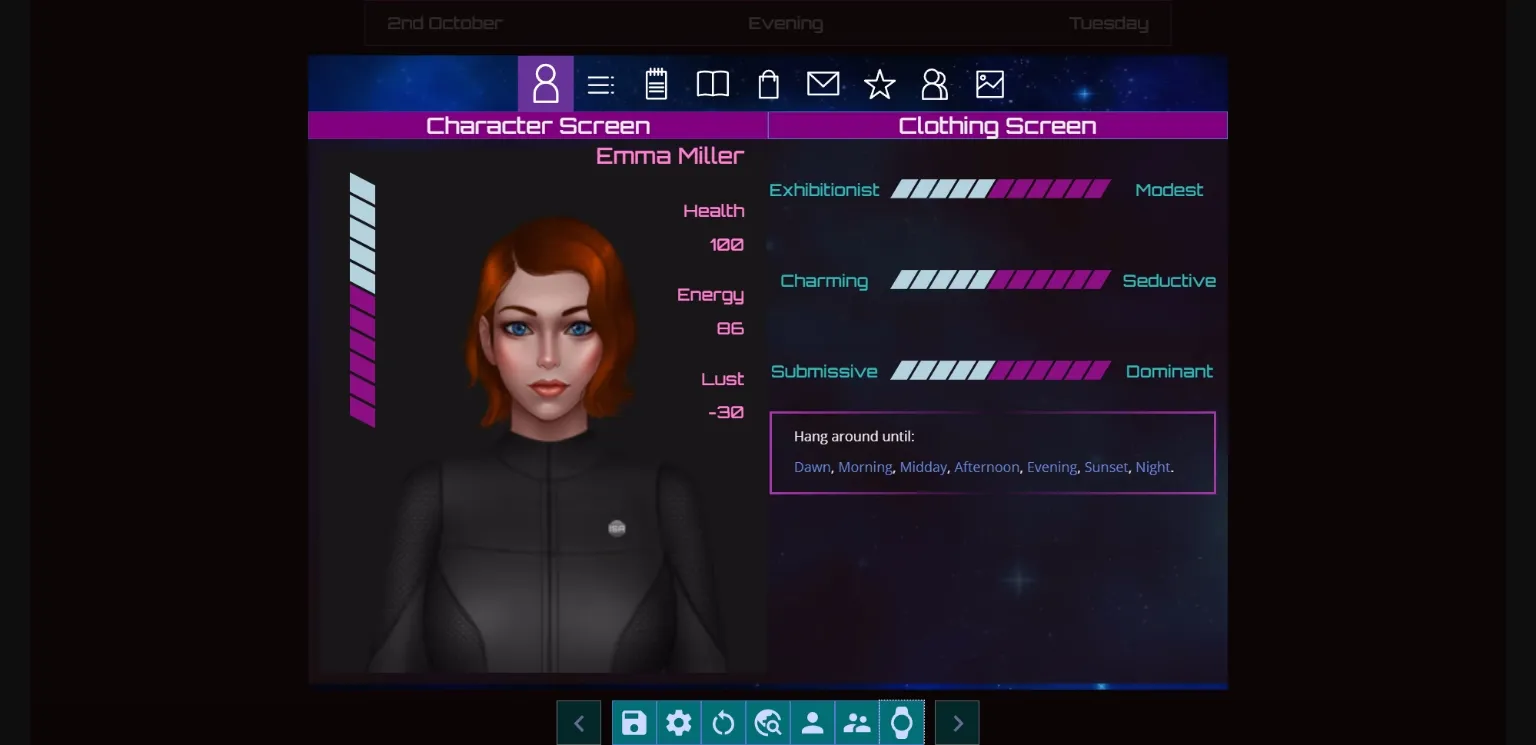Select Evening in the hang around list
The width and height of the screenshot is (1536, 745).
pos(1051,466)
